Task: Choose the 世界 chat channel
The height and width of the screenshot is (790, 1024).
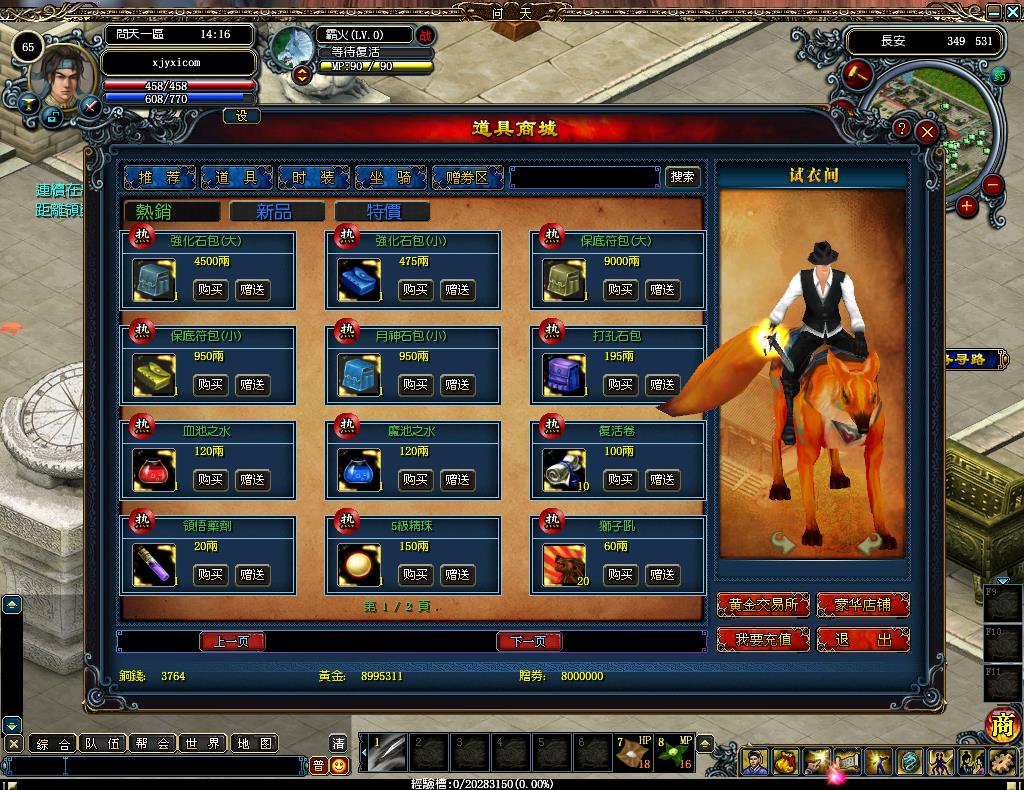Action: pyautogui.click(x=202, y=743)
